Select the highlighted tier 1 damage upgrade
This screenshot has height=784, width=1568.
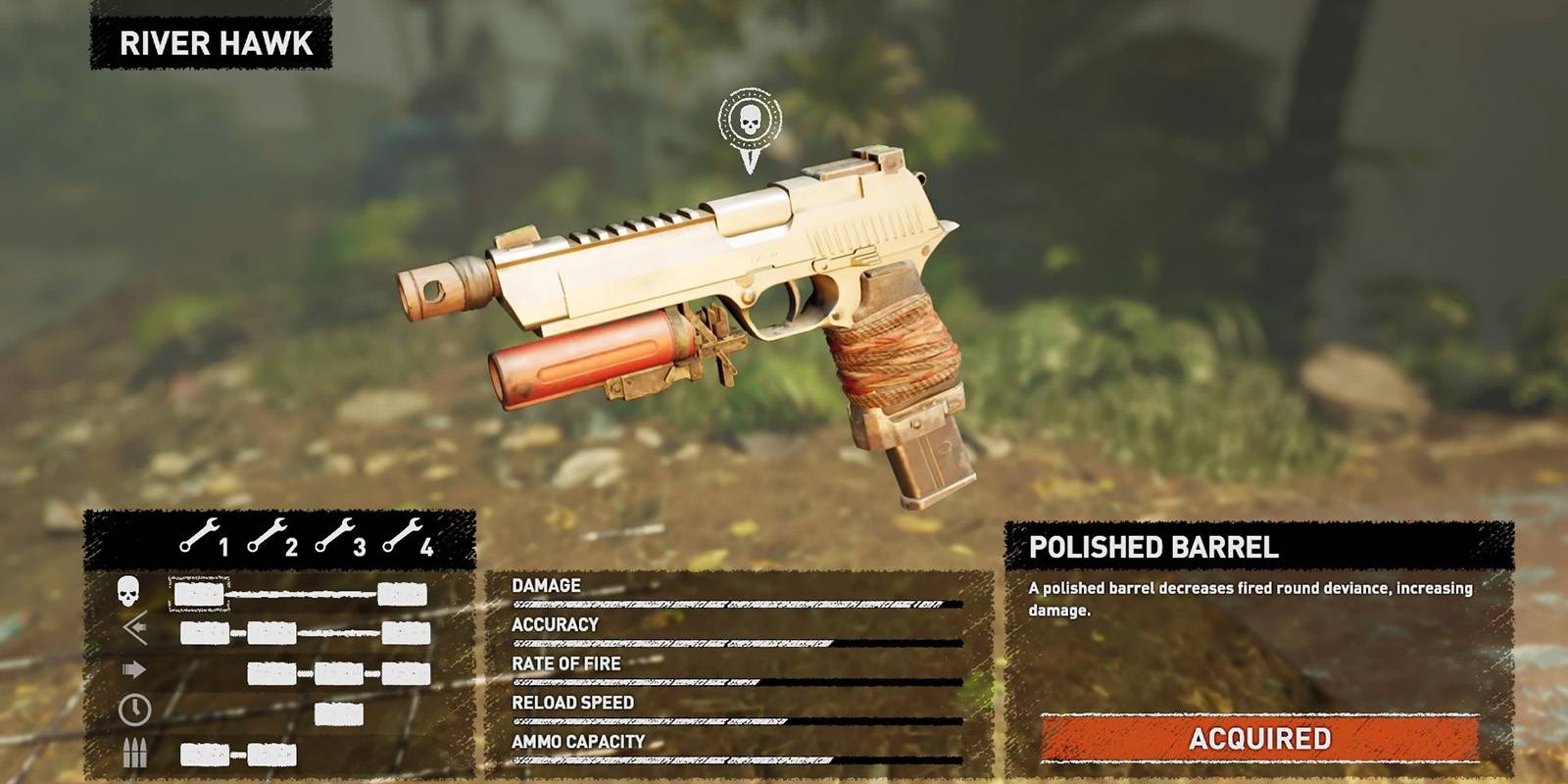pyautogui.click(x=199, y=594)
